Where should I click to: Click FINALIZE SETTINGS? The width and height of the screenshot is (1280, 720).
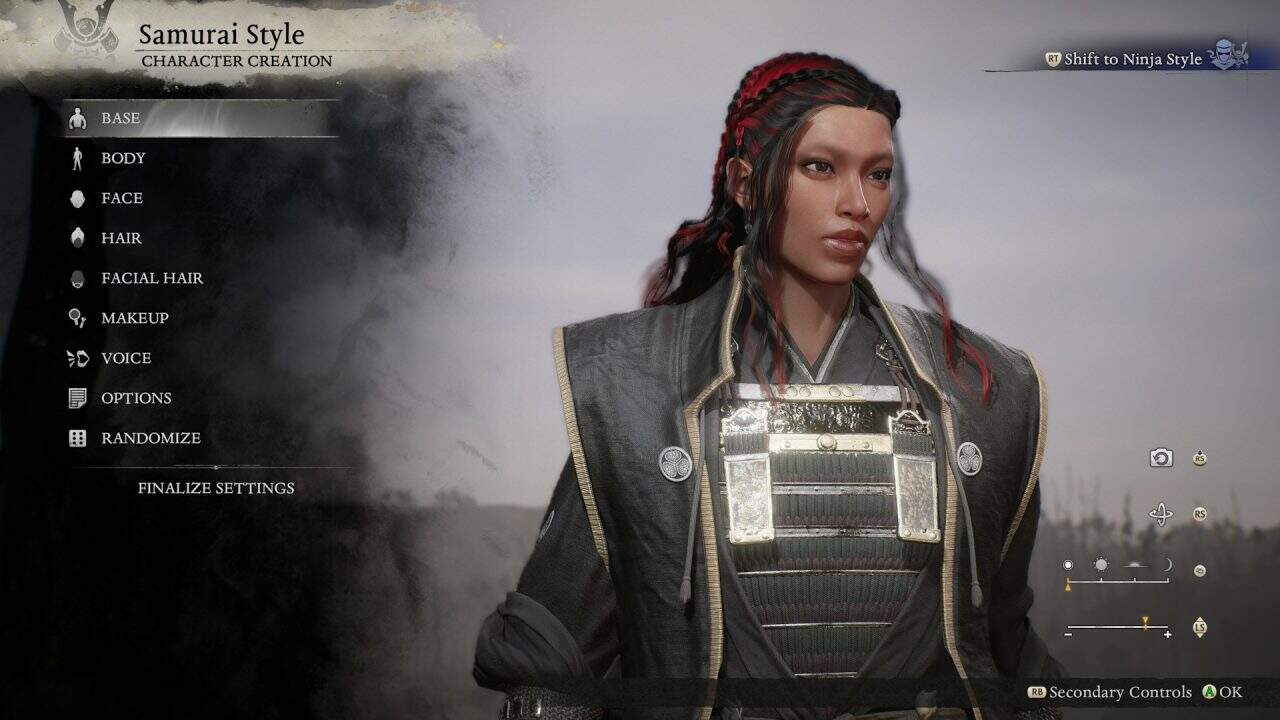coord(216,488)
